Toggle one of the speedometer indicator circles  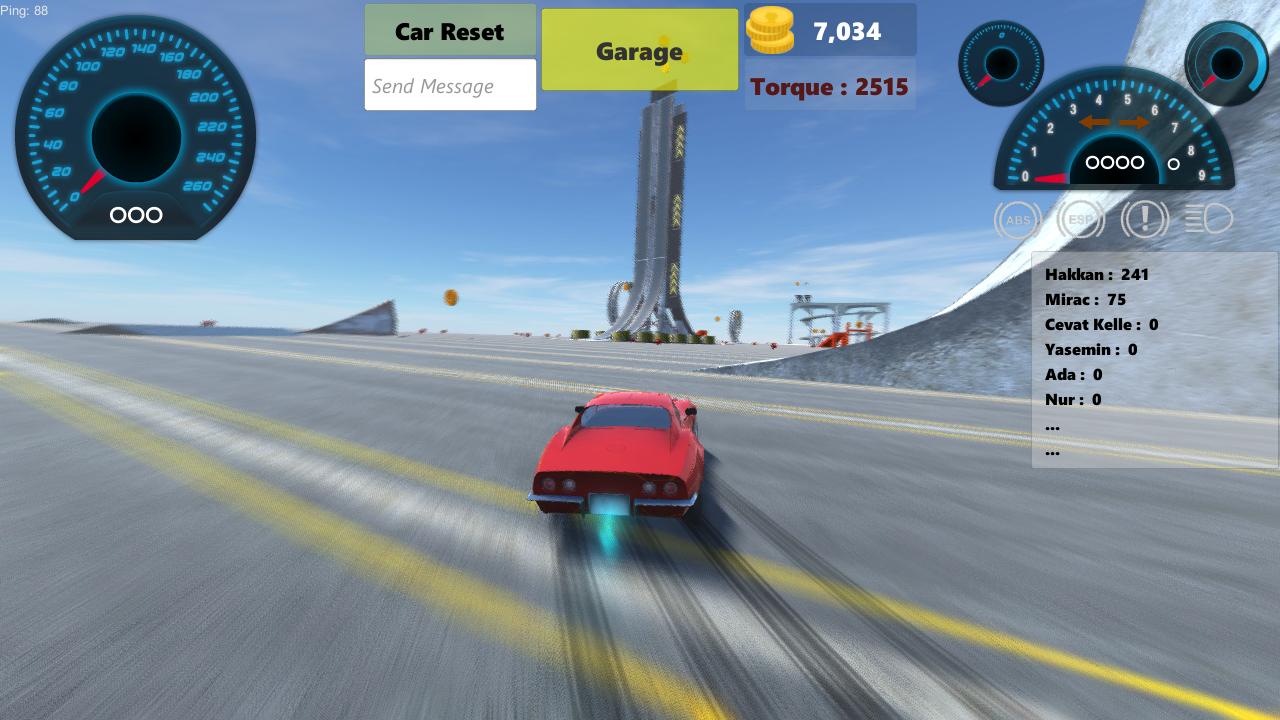coord(135,215)
